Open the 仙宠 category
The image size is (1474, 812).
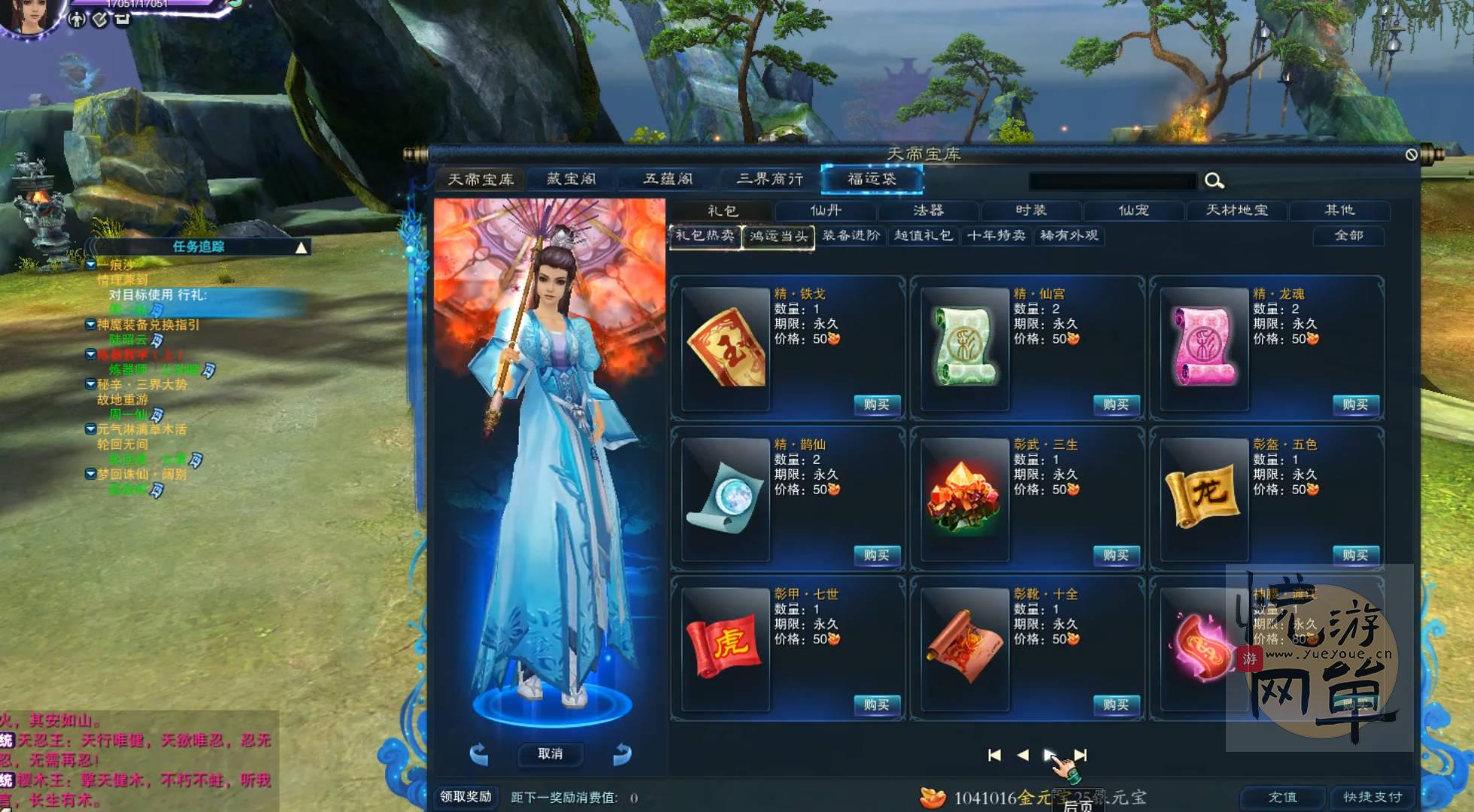[1133, 211]
